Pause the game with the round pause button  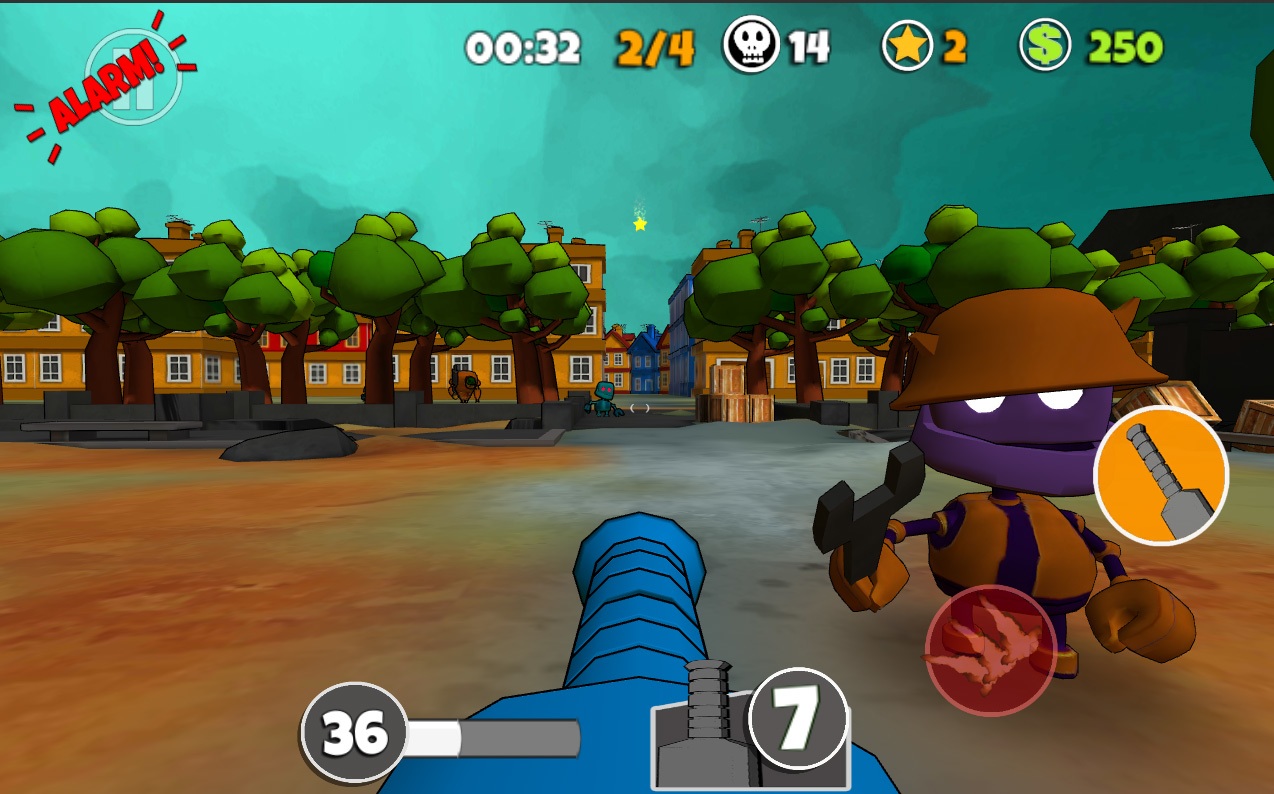pyautogui.click(x=133, y=79)
